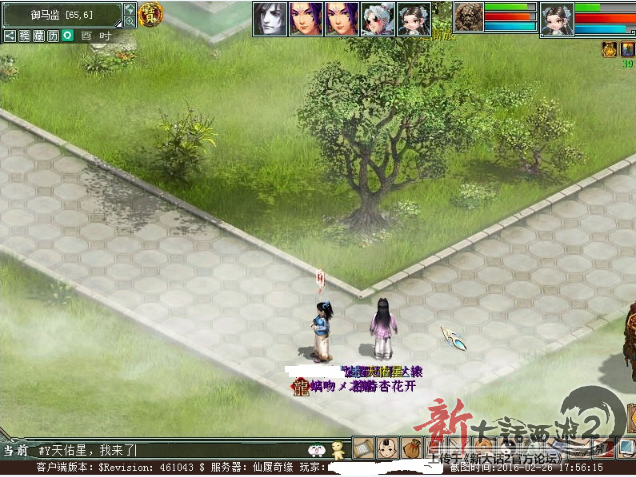Click the orange lantern buff icon
The height and width of the screenshot is (477, 636).
pyautogui.click(x=609, y=48)
